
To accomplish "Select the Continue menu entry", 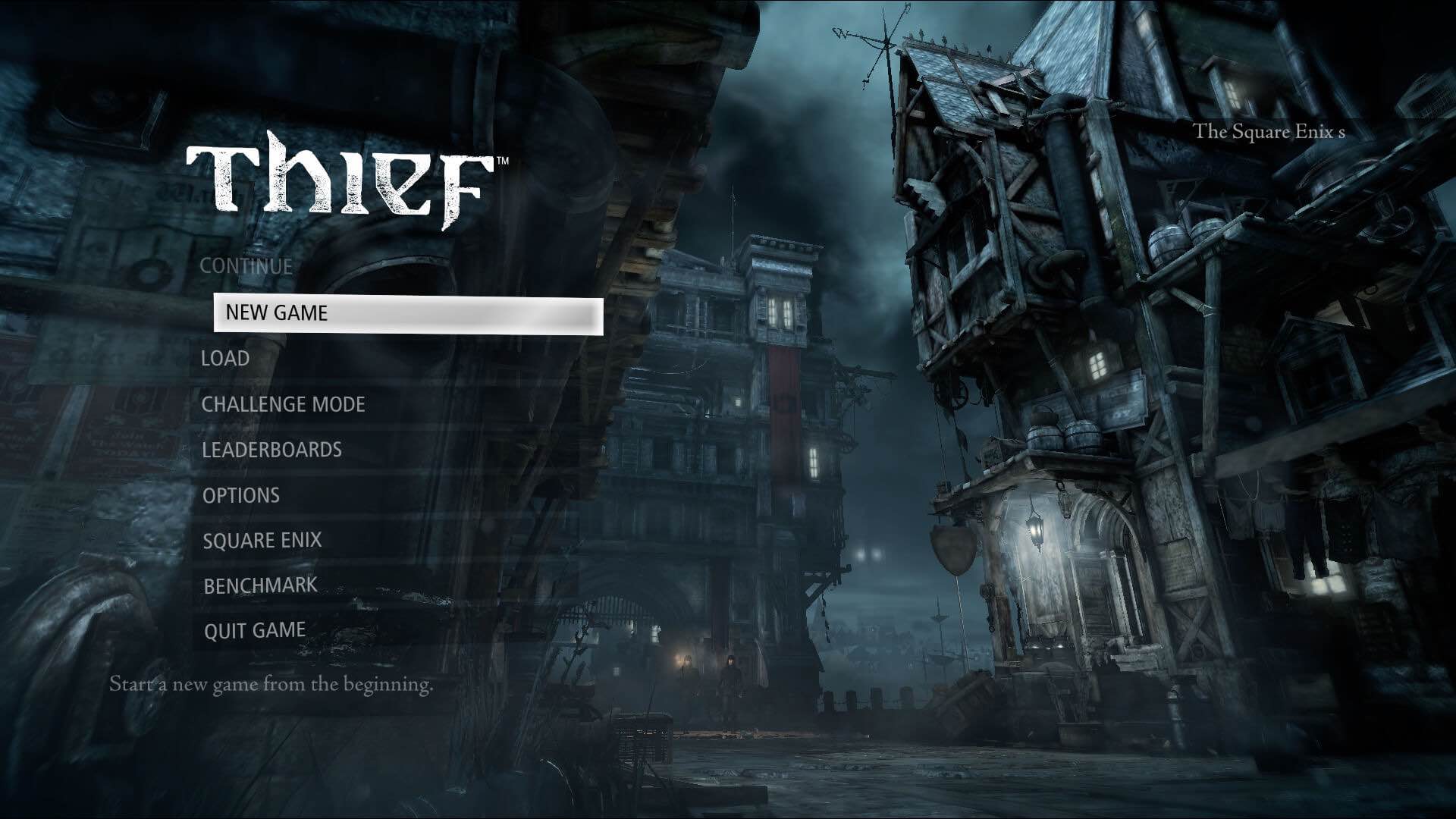I will tap(246, 266).
